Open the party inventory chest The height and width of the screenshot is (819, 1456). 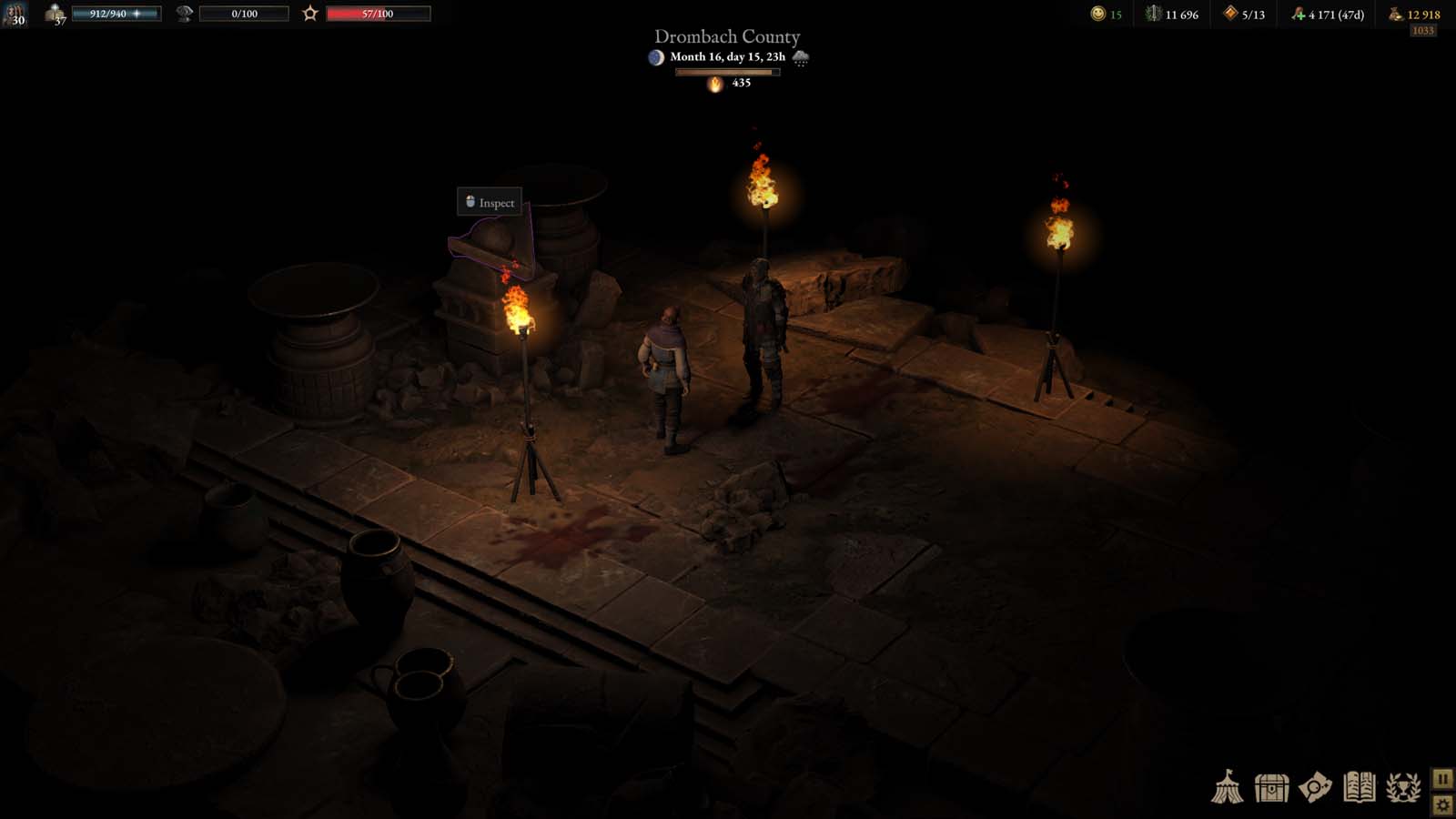click(x=1270, y=787)
